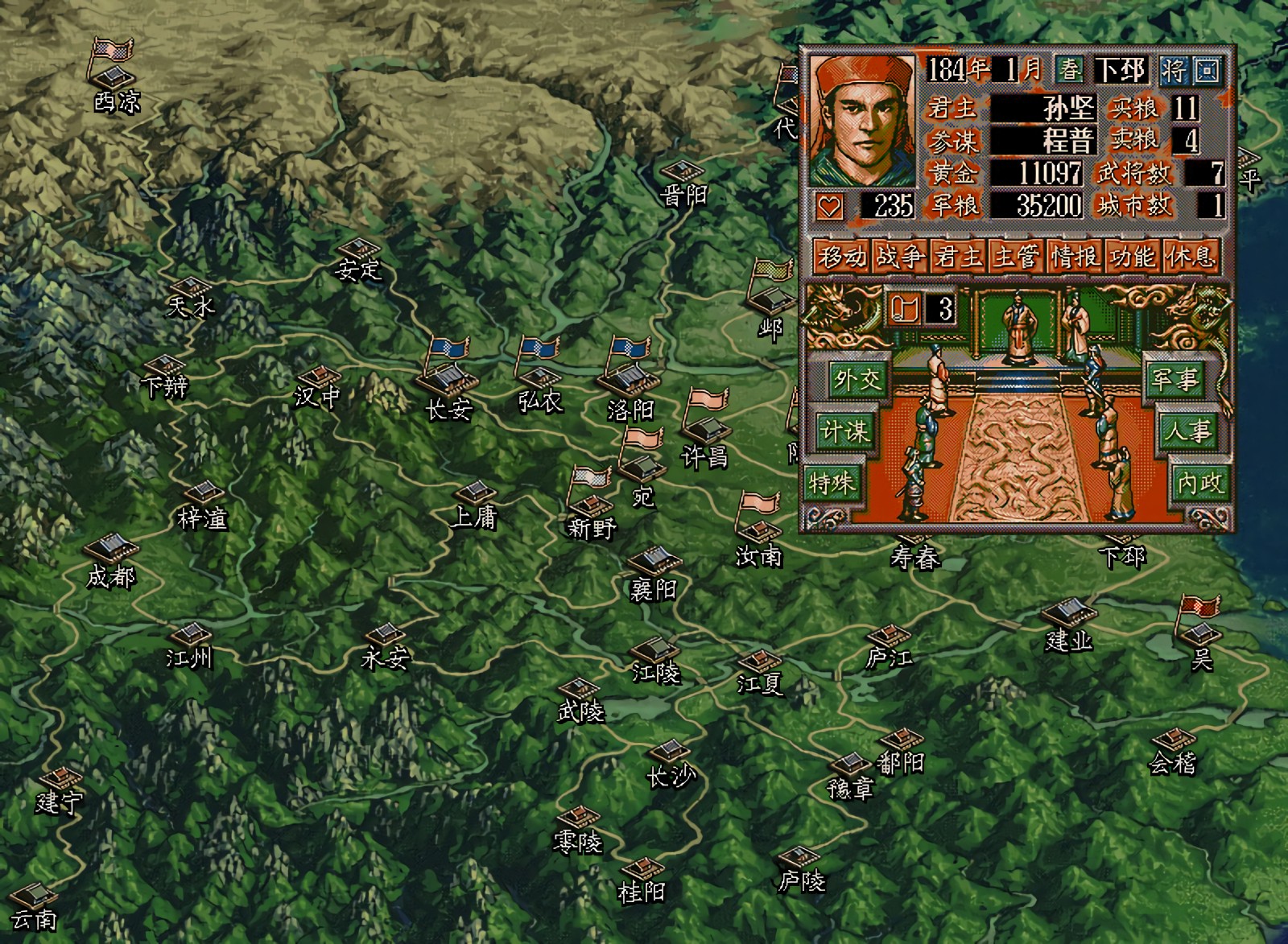This screenshot has width=1288, height=944.
Task: End the turn with 休息 (Rest)
Action: [x=1190, y=257]
